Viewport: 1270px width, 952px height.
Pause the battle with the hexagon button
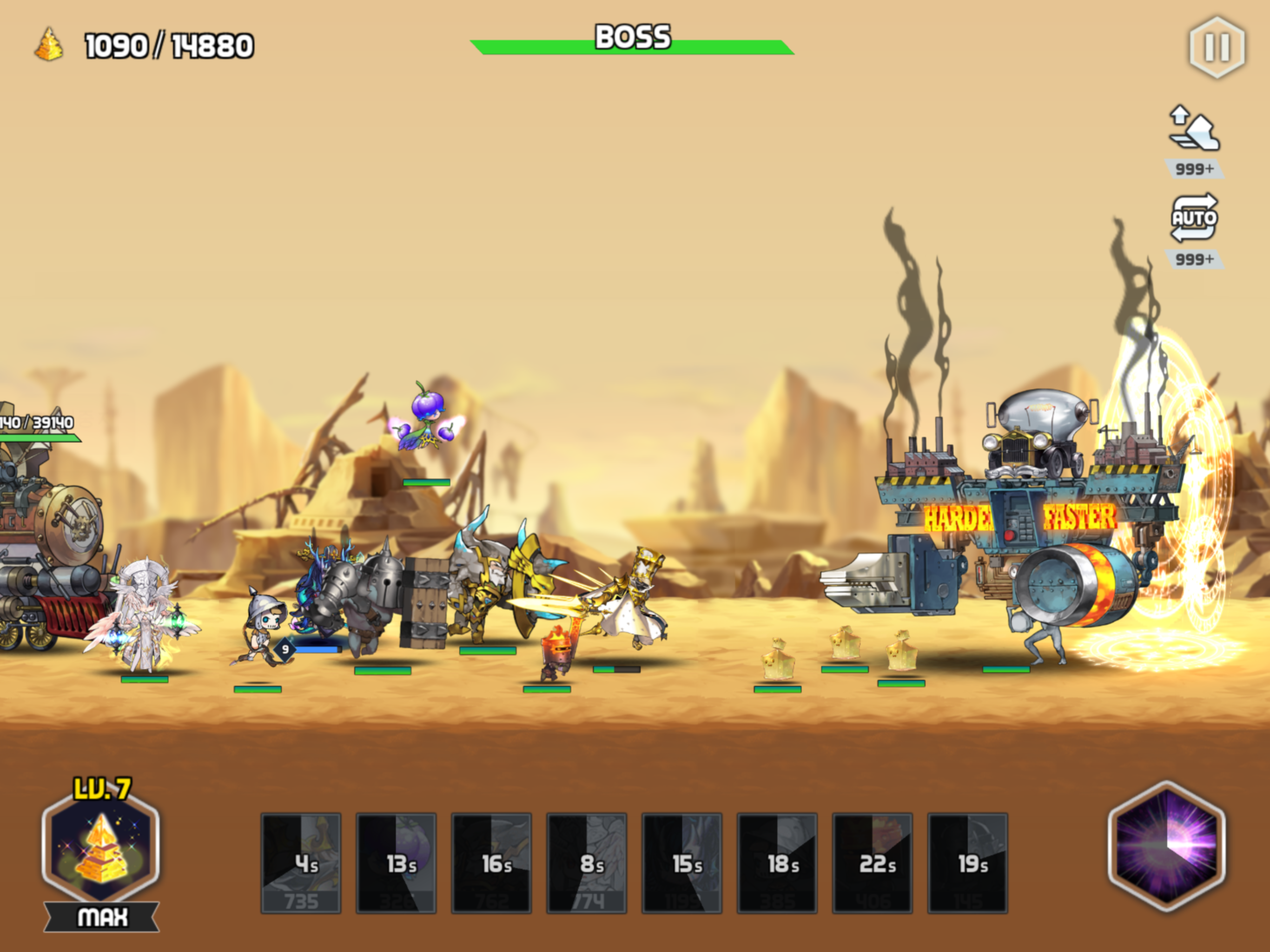point(1216,47)
